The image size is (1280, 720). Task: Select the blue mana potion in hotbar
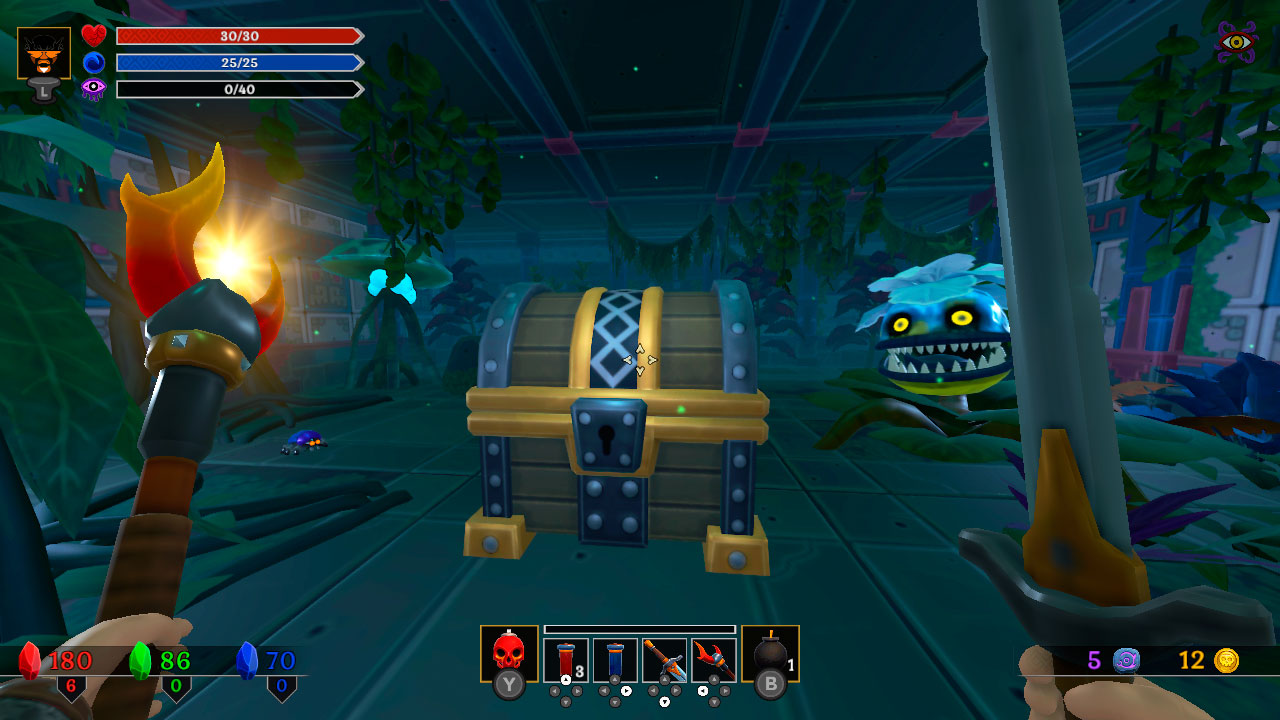pyautogui.click(x=615, y=654)
